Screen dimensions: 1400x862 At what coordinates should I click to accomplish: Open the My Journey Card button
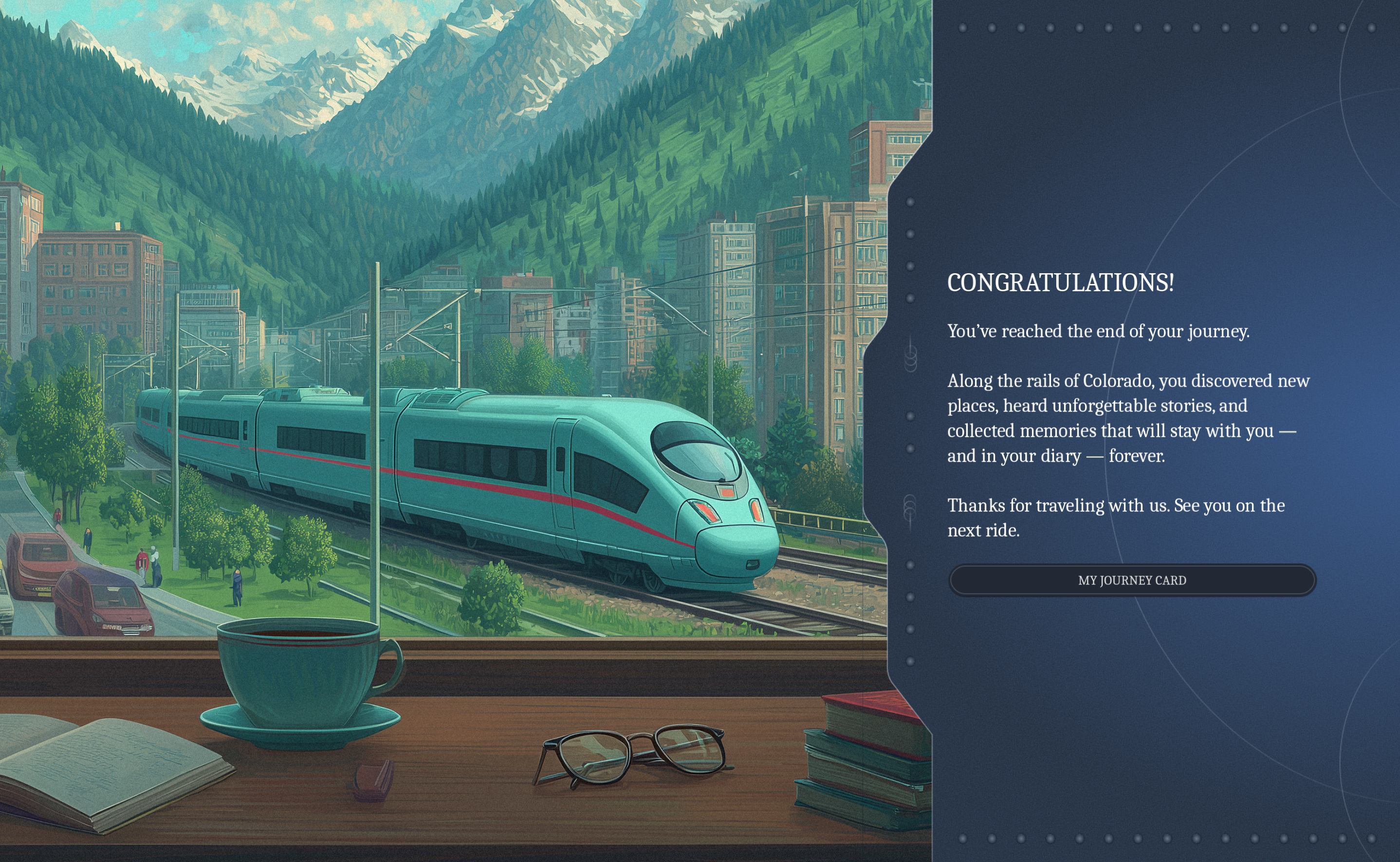coord(1132,581)
